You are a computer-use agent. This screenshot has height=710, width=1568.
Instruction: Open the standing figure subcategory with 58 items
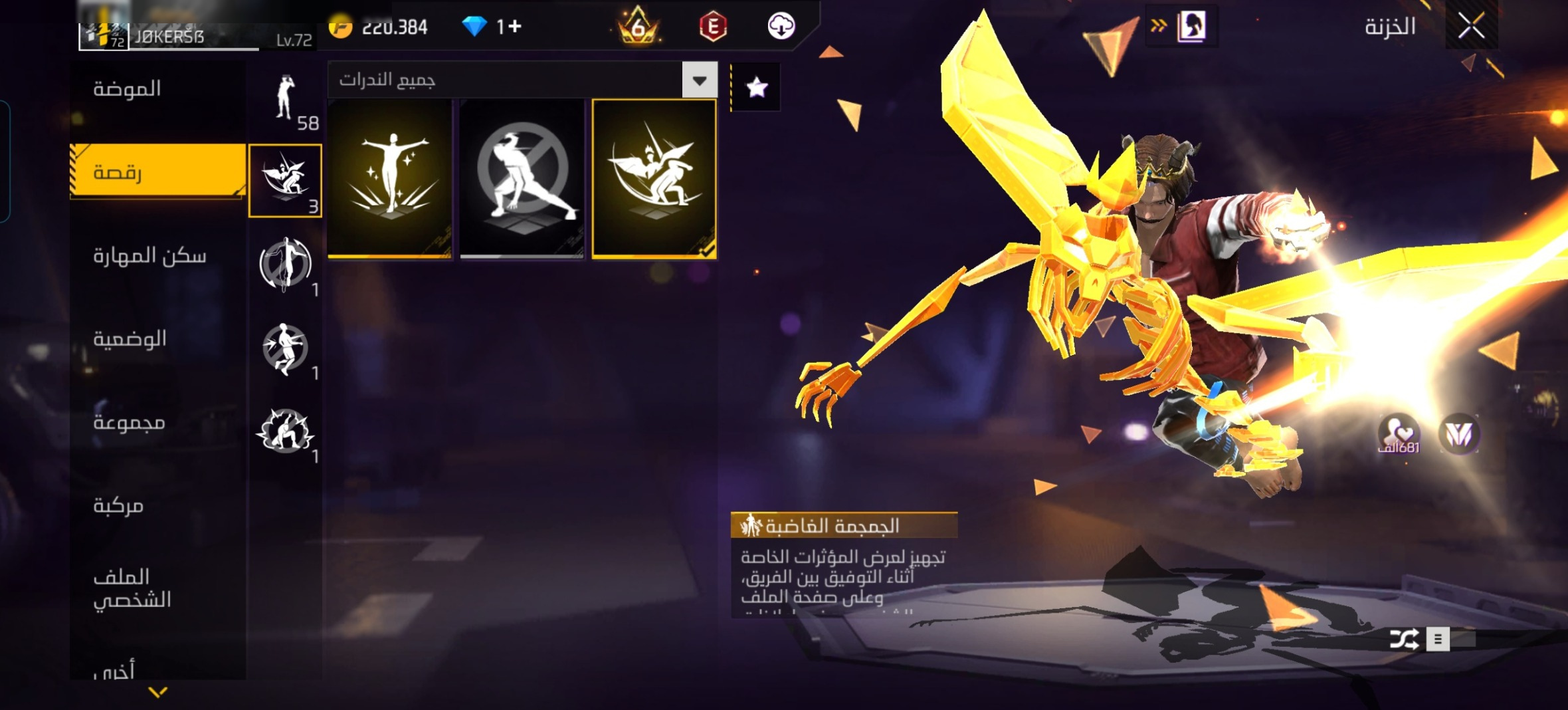coord(286,100)
